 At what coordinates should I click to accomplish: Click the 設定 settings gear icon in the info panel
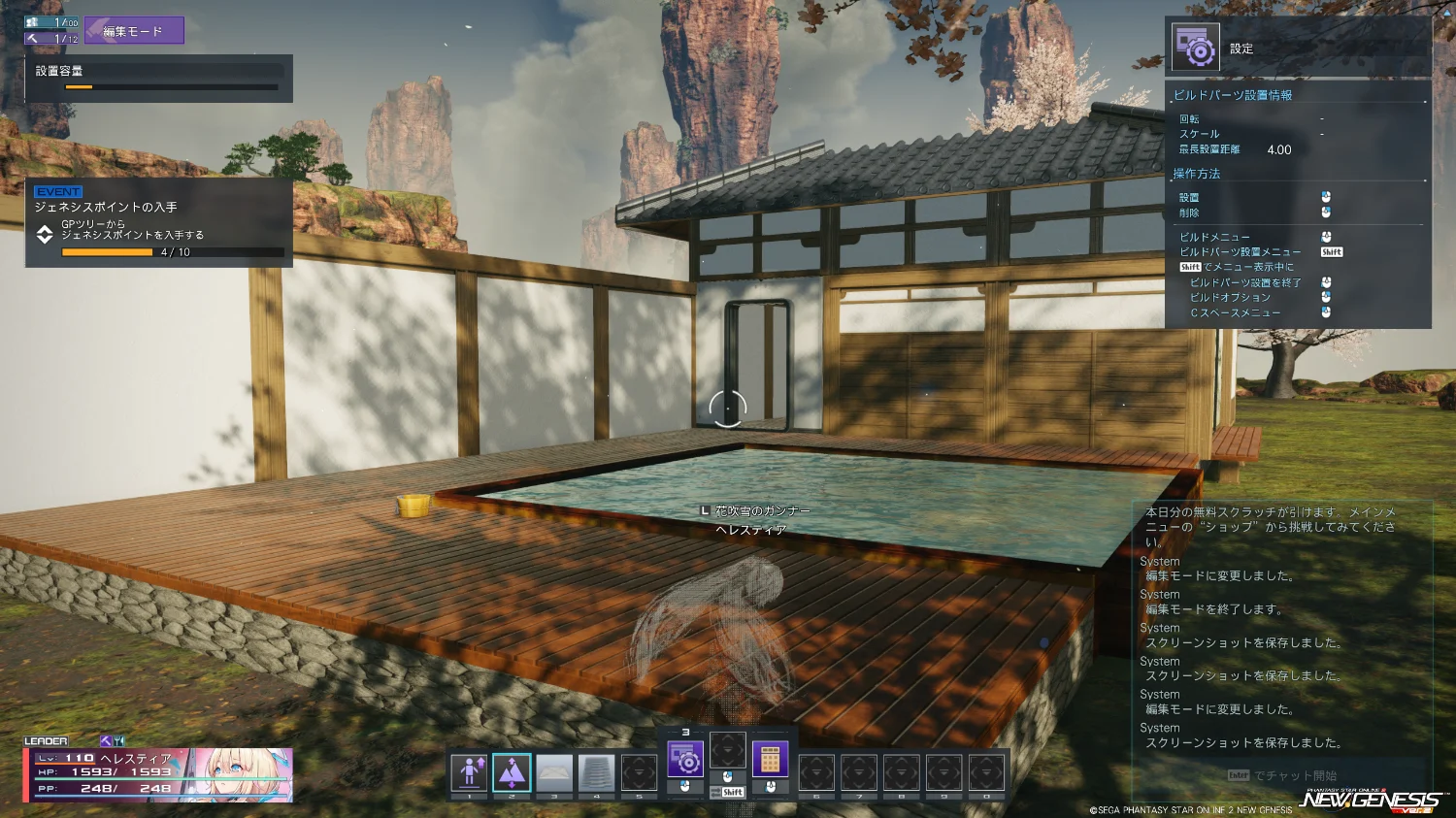1195,48
